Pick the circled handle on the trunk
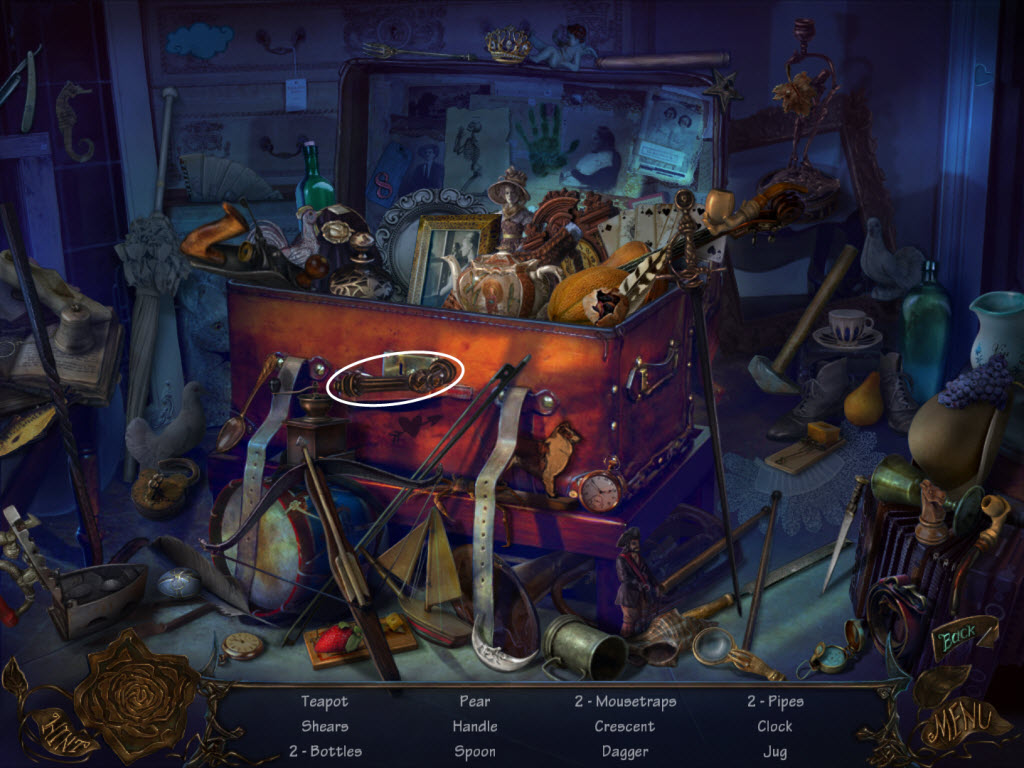 [396, 379]
